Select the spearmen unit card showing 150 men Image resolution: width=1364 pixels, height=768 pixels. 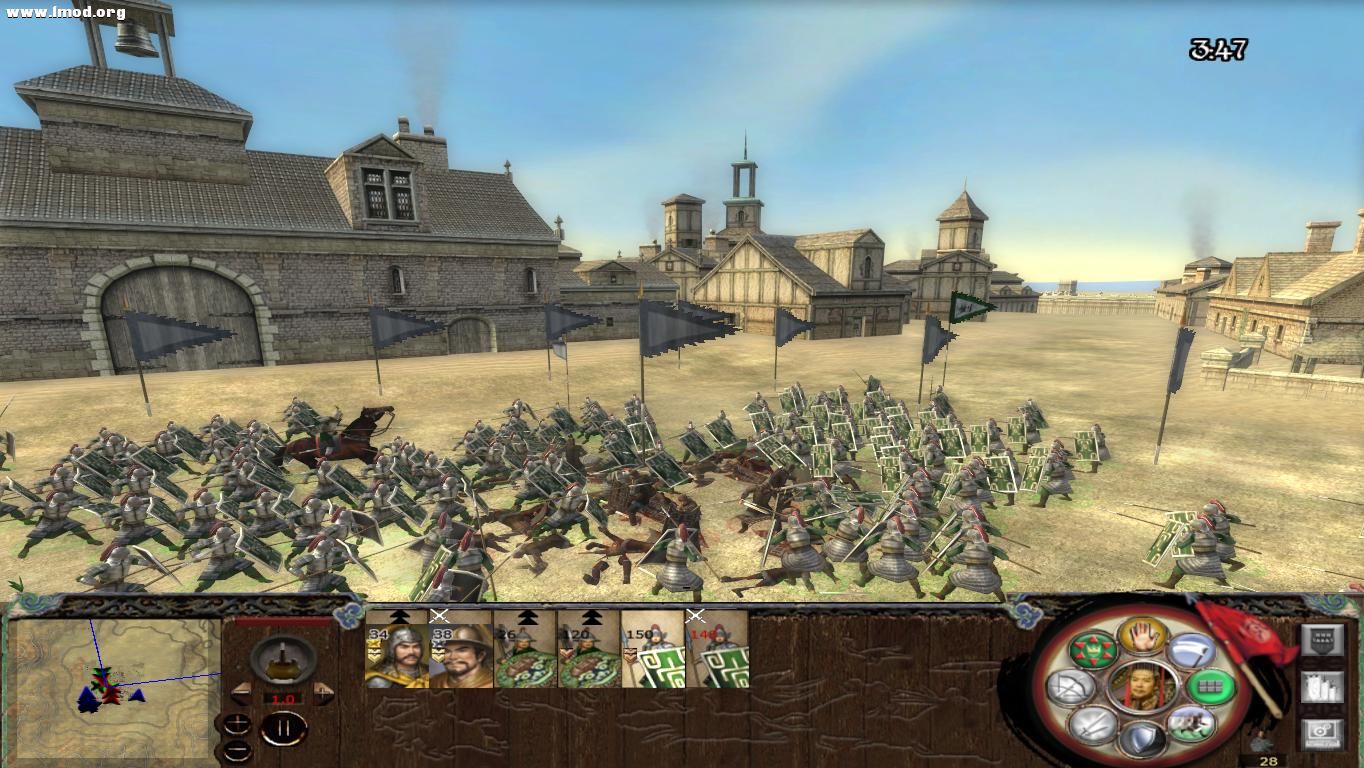click(654, 655)
